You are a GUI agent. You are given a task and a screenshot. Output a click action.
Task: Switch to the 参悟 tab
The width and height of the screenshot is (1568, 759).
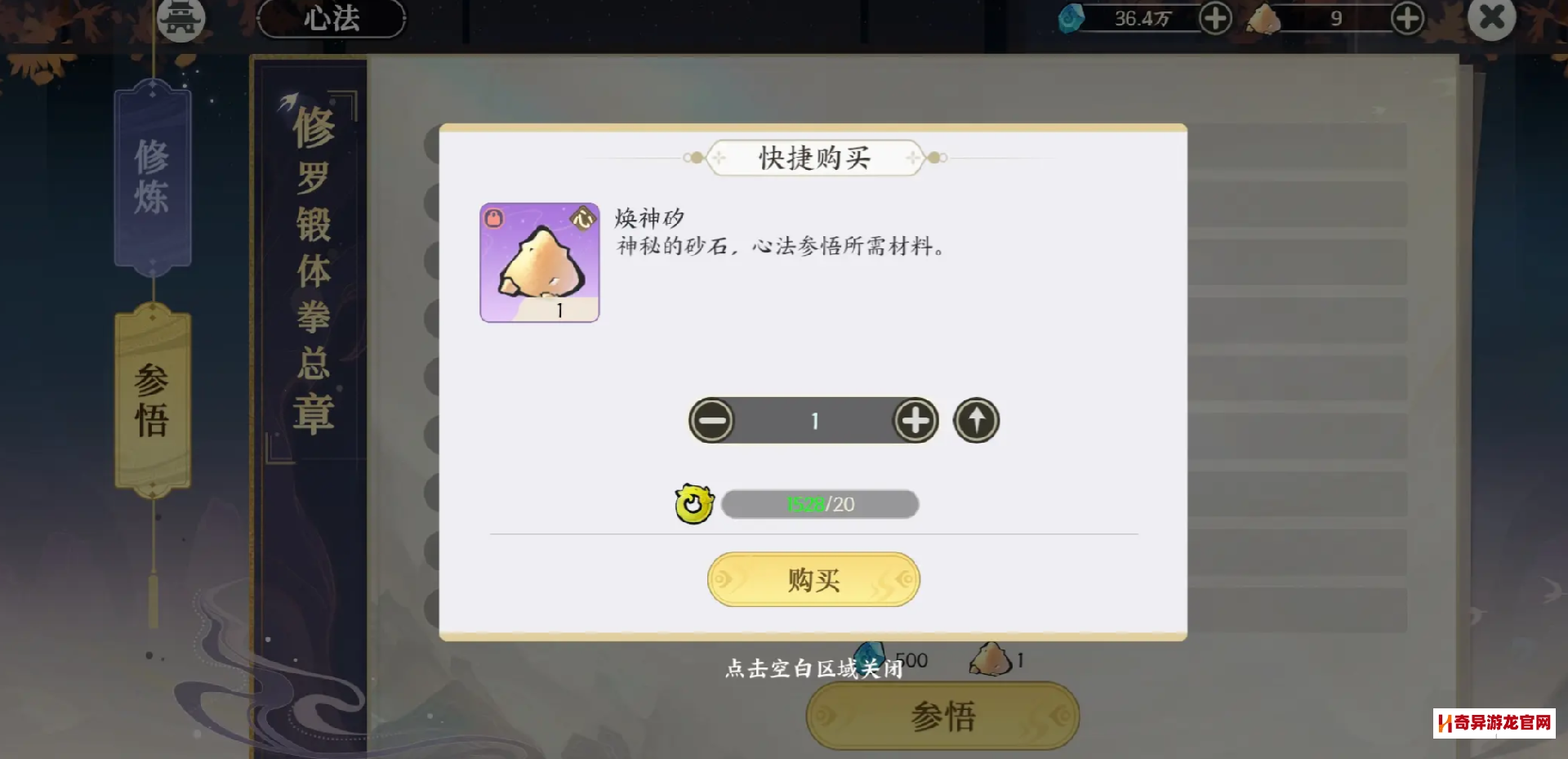tap(153, 400)
